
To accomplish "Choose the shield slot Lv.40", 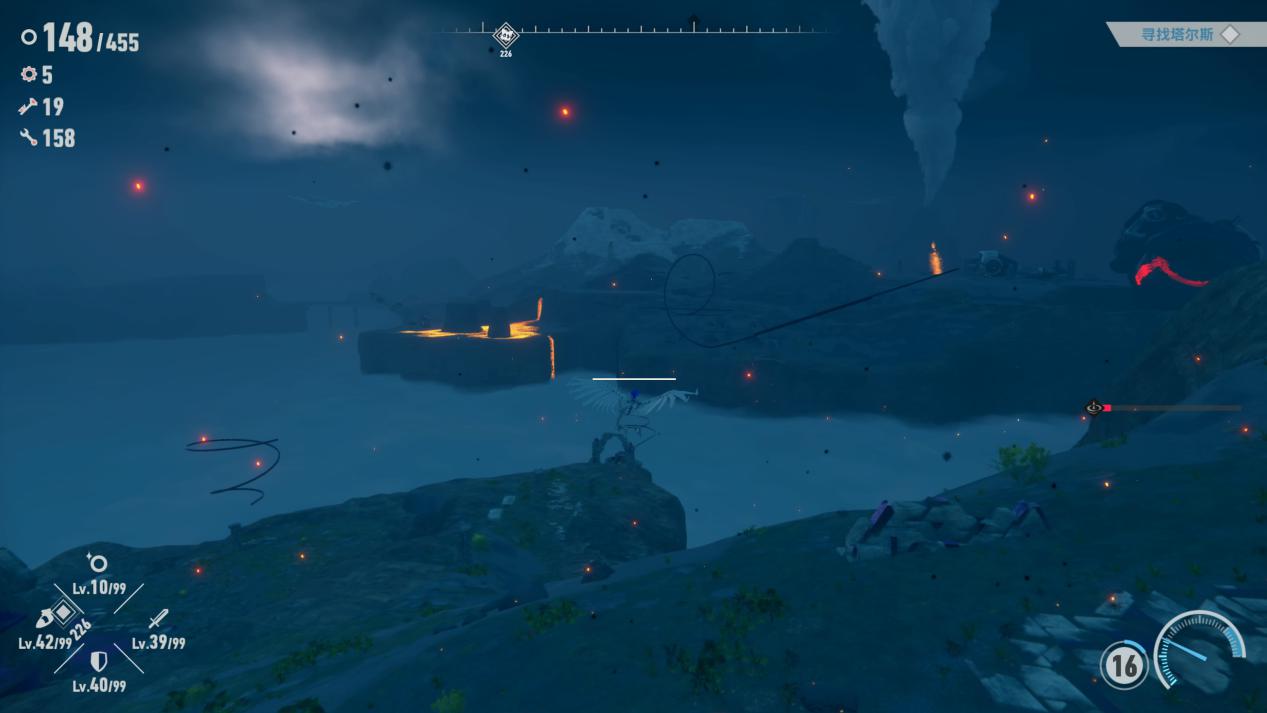I will 98,662.
